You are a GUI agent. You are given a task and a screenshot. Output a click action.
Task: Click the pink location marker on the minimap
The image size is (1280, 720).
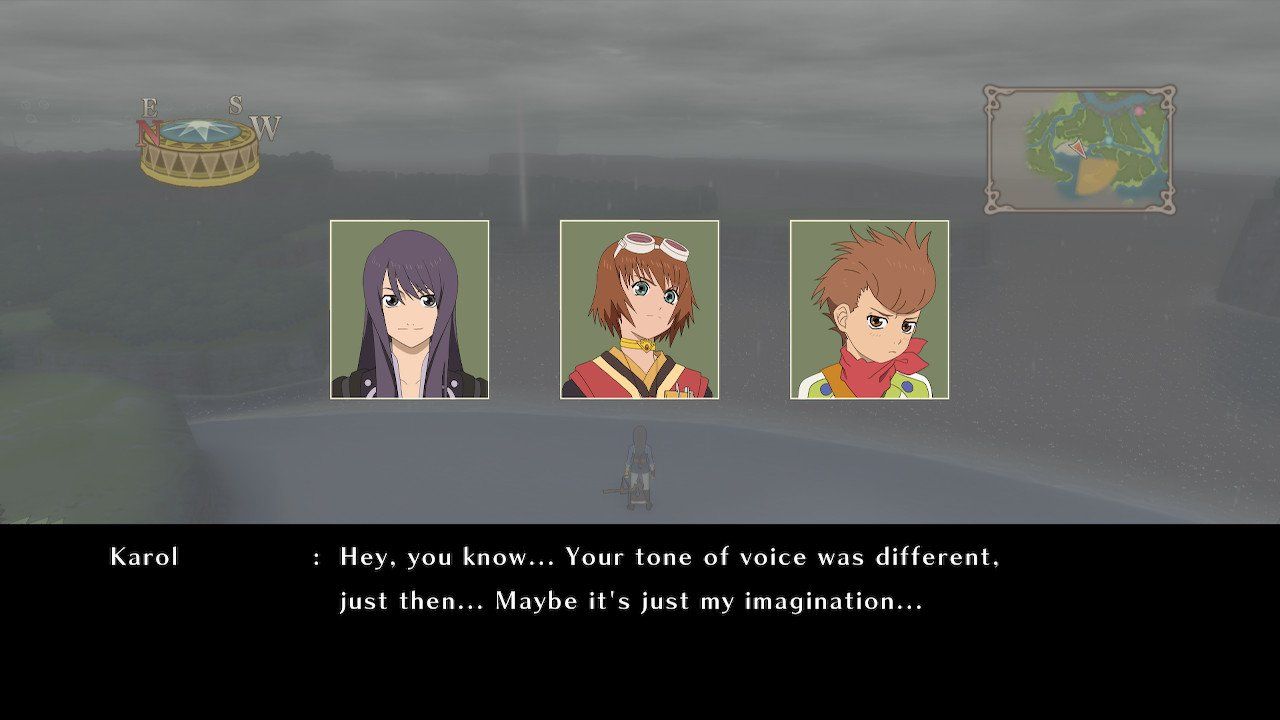pyautogui.click(x=1139, y=109)
